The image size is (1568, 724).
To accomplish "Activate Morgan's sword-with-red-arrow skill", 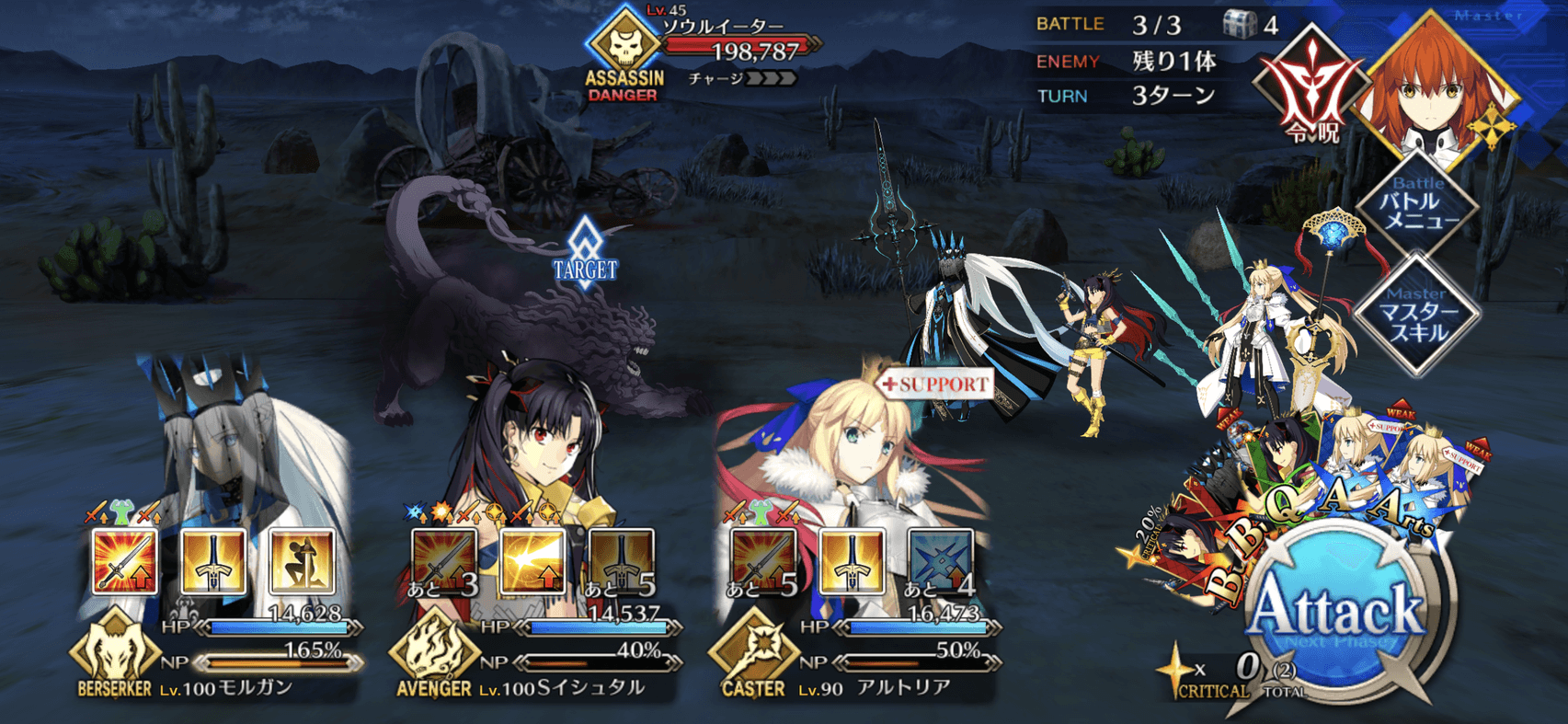I will 125,561.
